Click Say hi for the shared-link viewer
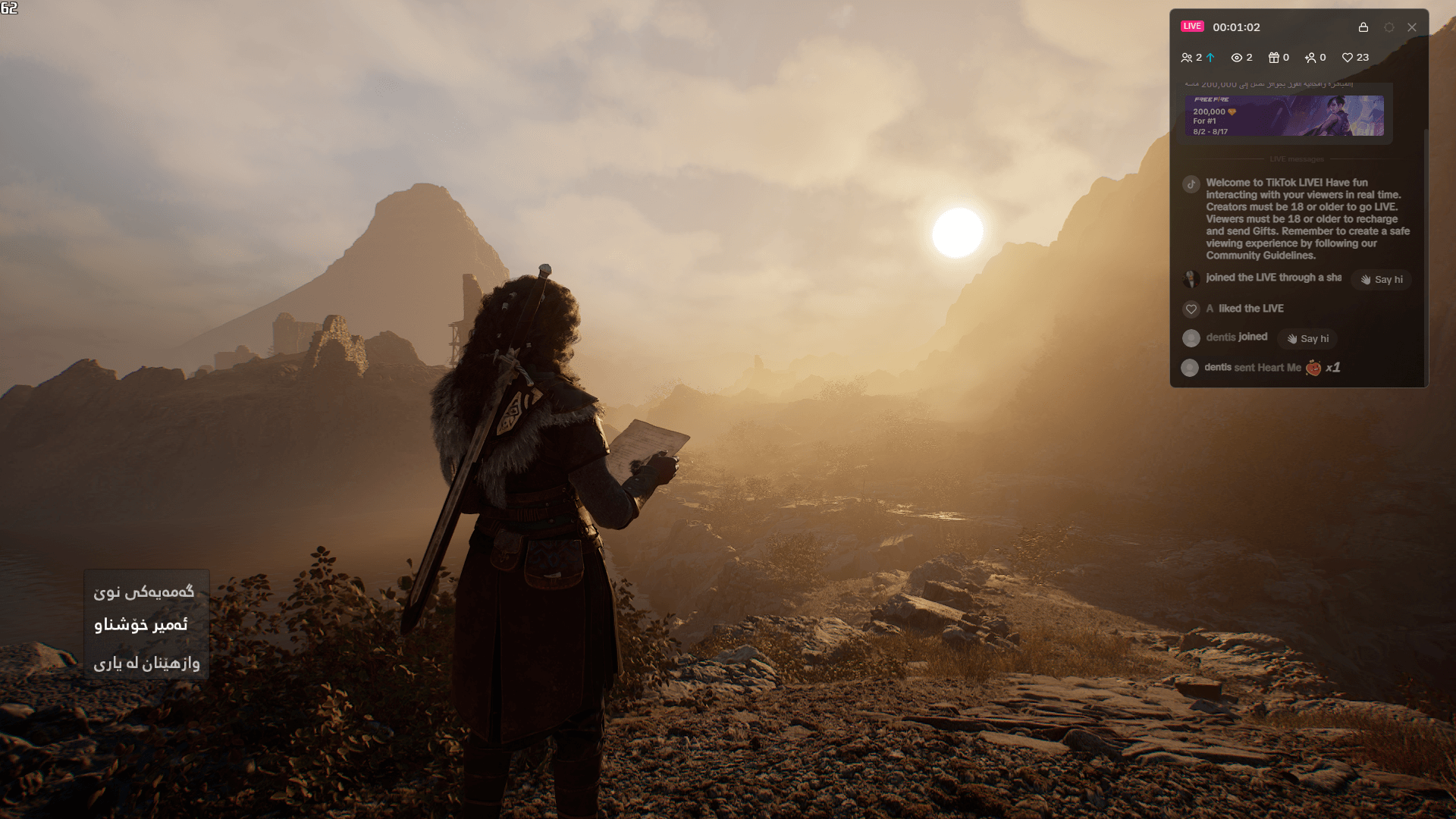Image resolution: width=1456 pixels, height=819 pixels. (x=1380, y=279)
